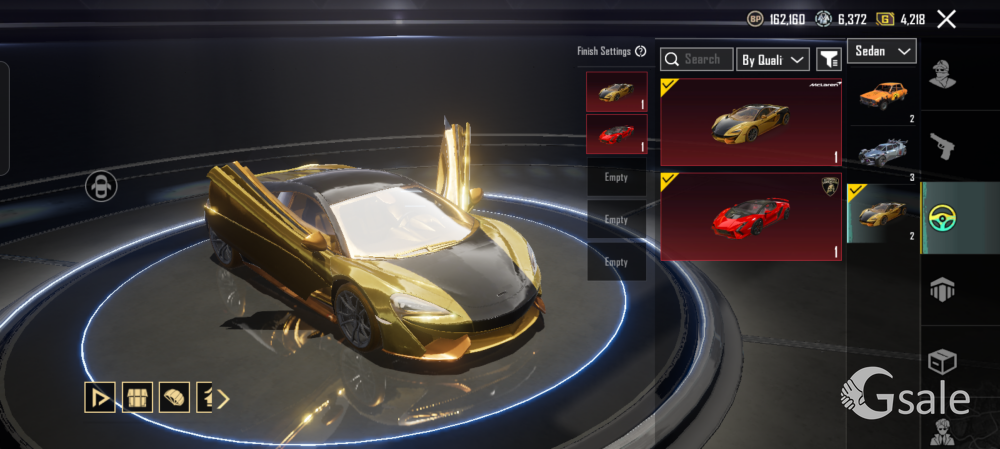
Task: Select the red Lamborghini skin card
Action: [x=751, y=216]
